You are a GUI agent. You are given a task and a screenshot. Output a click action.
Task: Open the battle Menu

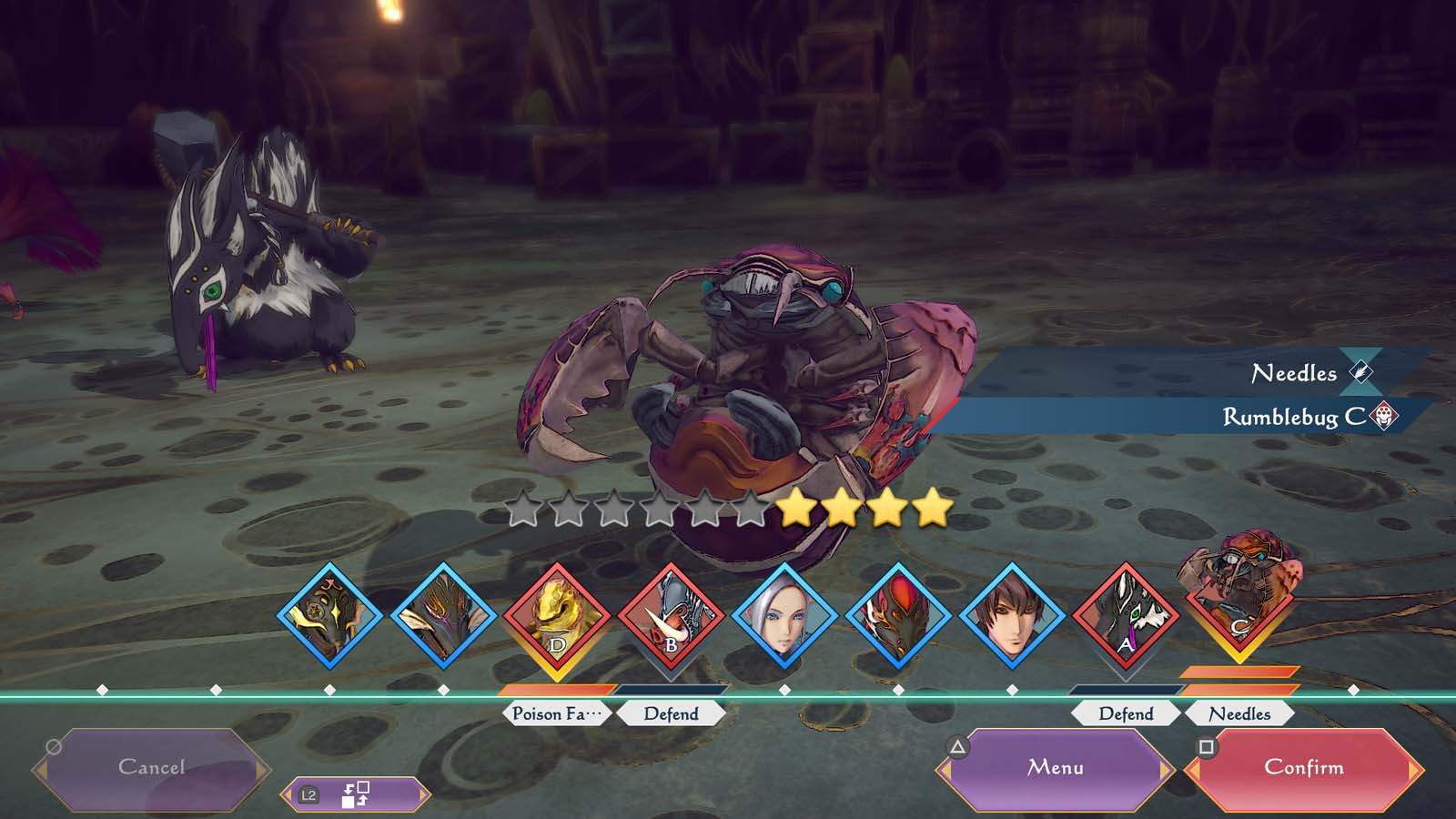[x=1056, y=768]
